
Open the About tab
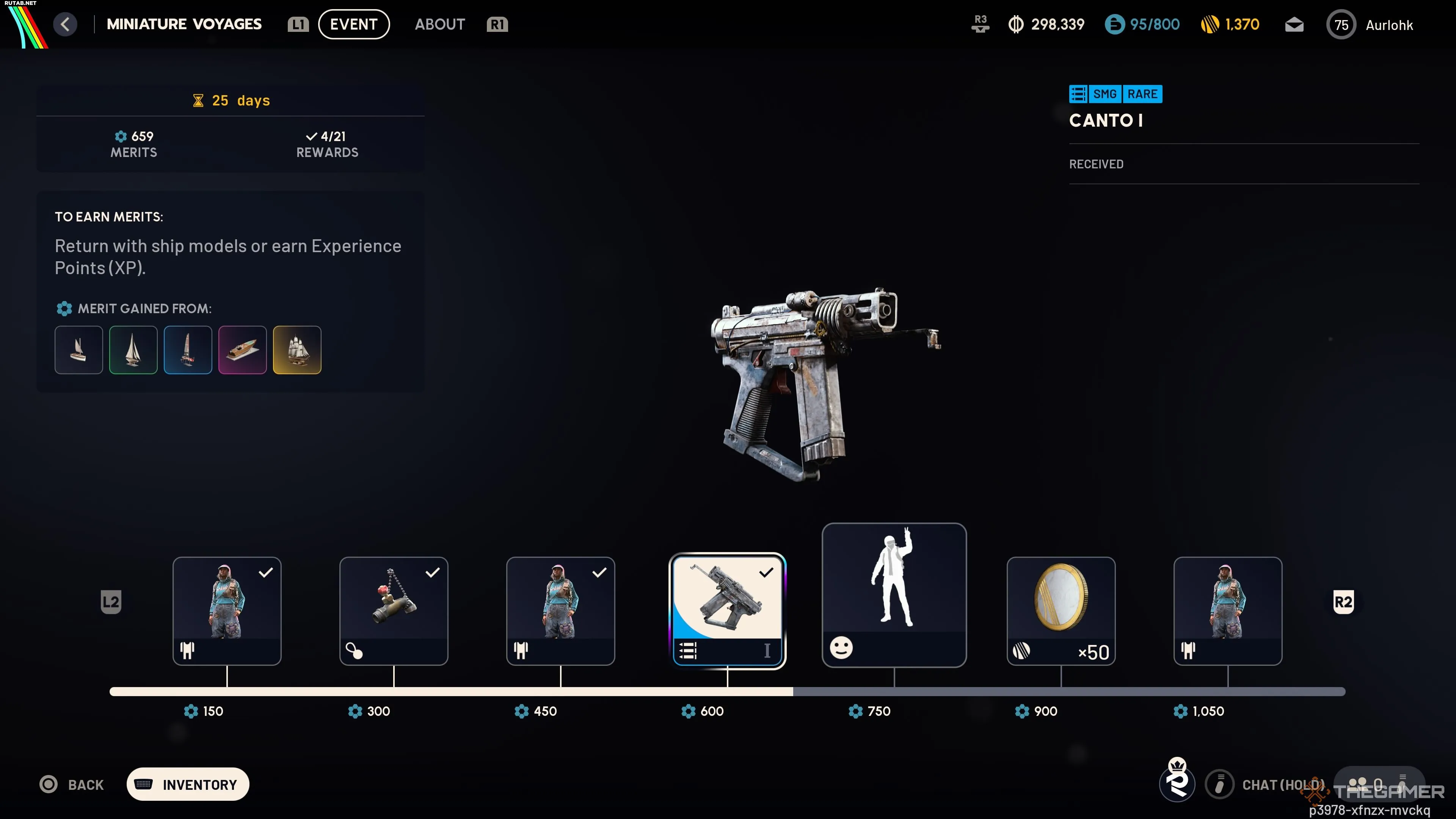coord(440,24)
